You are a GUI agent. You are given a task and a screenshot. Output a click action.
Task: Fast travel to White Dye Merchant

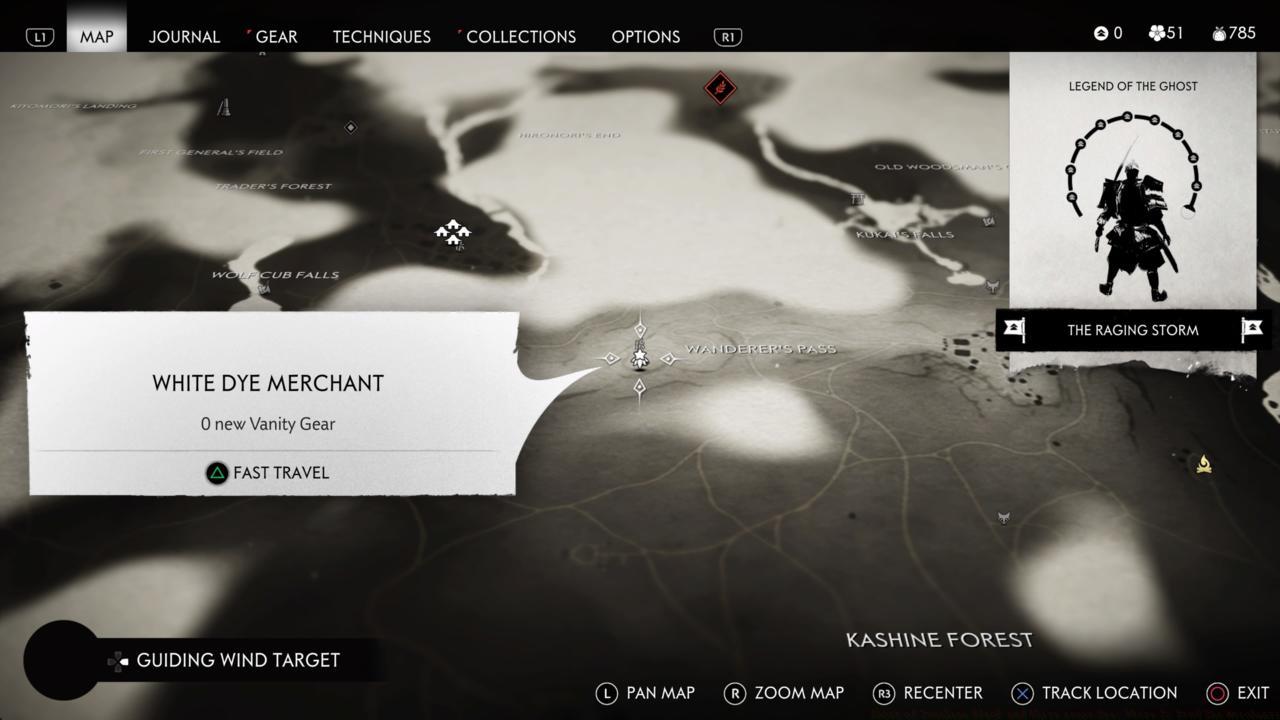pos(268,473)
